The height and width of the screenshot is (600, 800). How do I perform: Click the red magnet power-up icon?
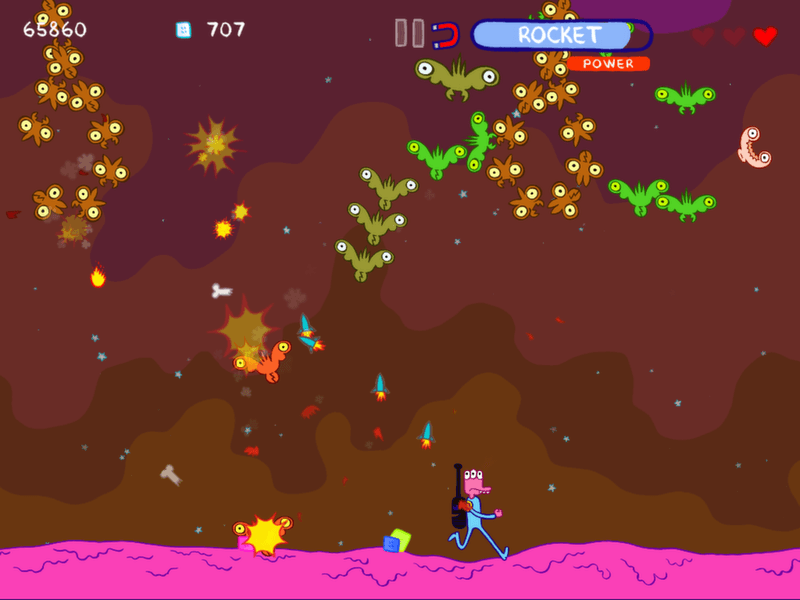point(446,36)
